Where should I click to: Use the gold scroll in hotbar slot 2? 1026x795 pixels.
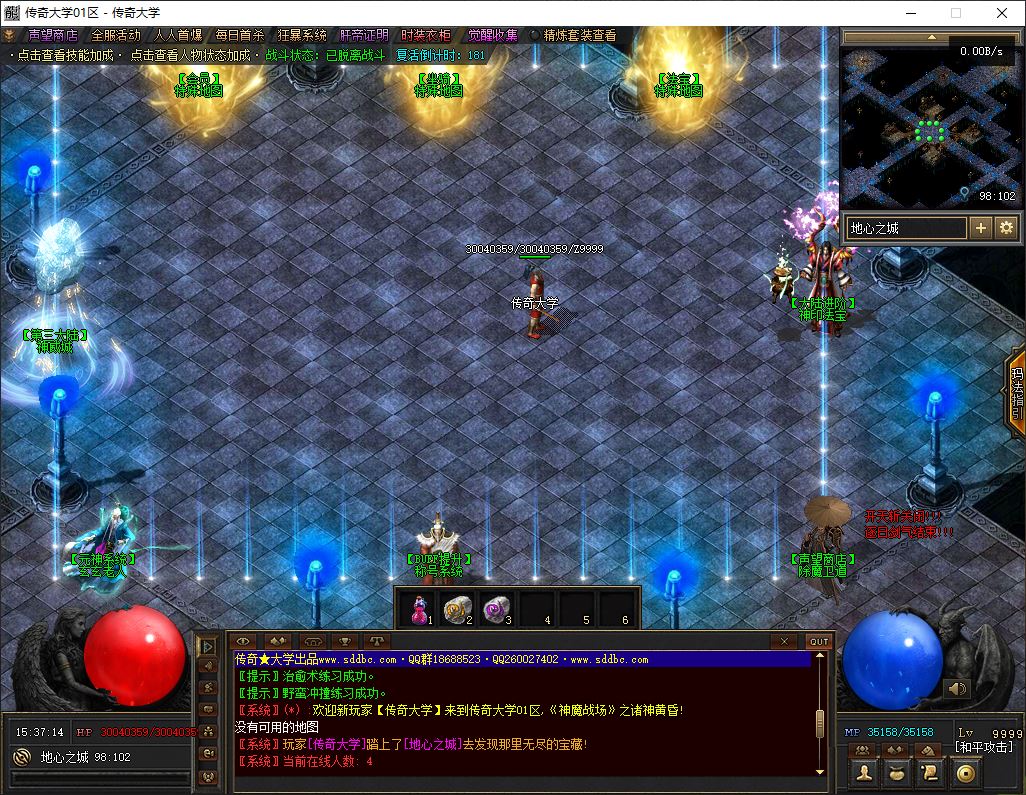click(x=458, y=608)
